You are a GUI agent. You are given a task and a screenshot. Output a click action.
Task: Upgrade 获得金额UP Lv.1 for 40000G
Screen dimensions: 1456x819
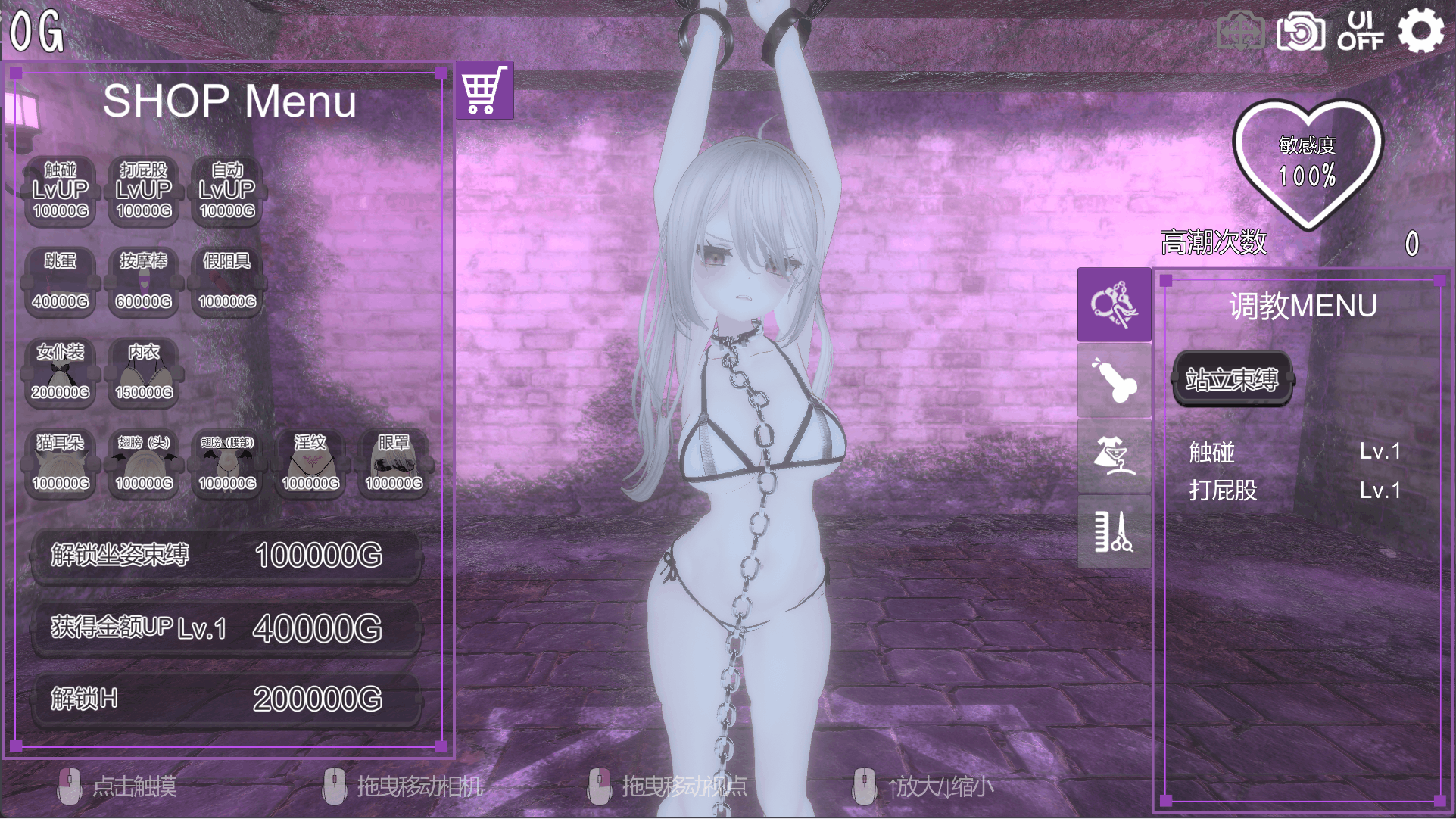point(226,628)
